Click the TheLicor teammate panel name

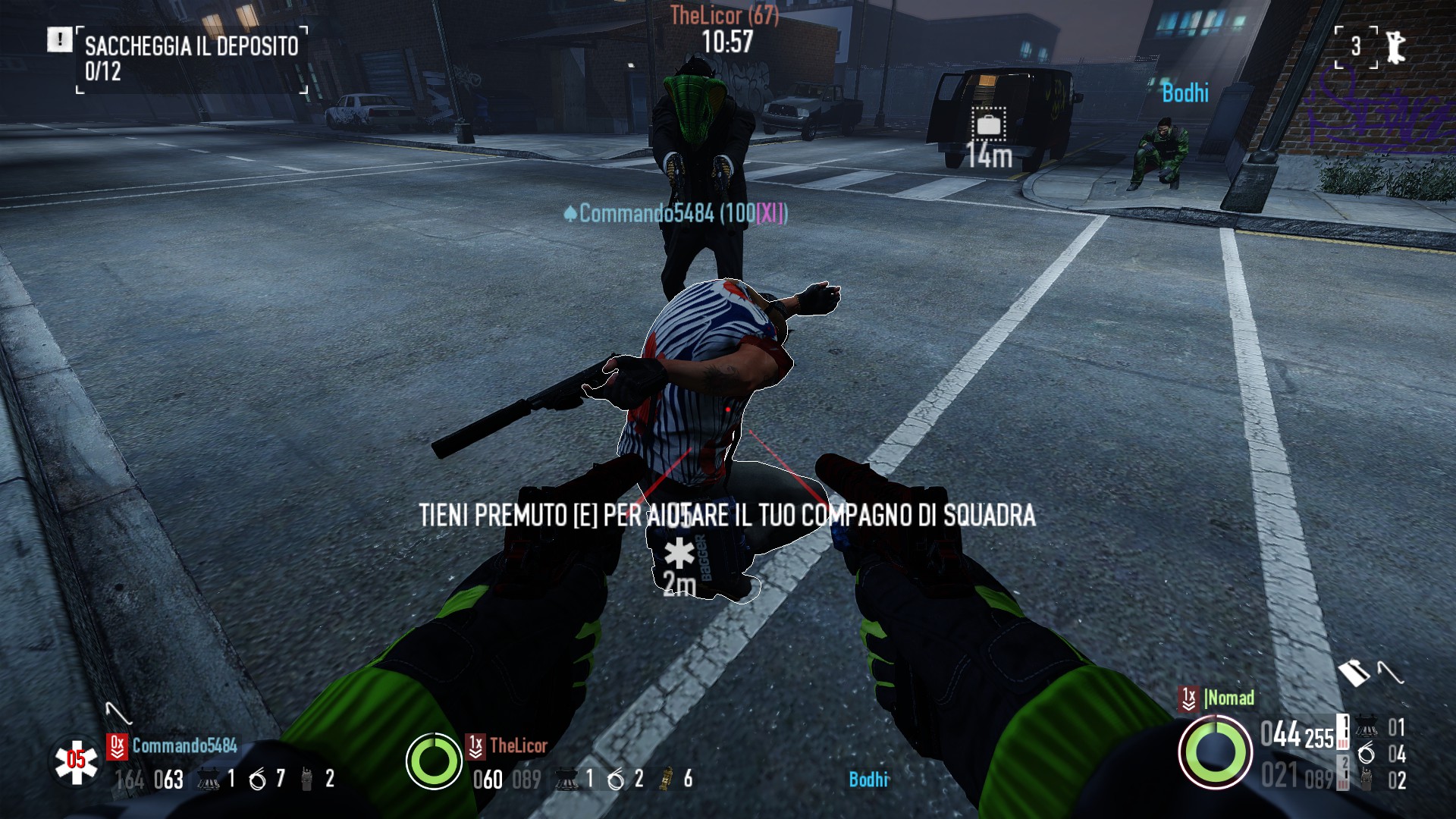pos(518,745)
